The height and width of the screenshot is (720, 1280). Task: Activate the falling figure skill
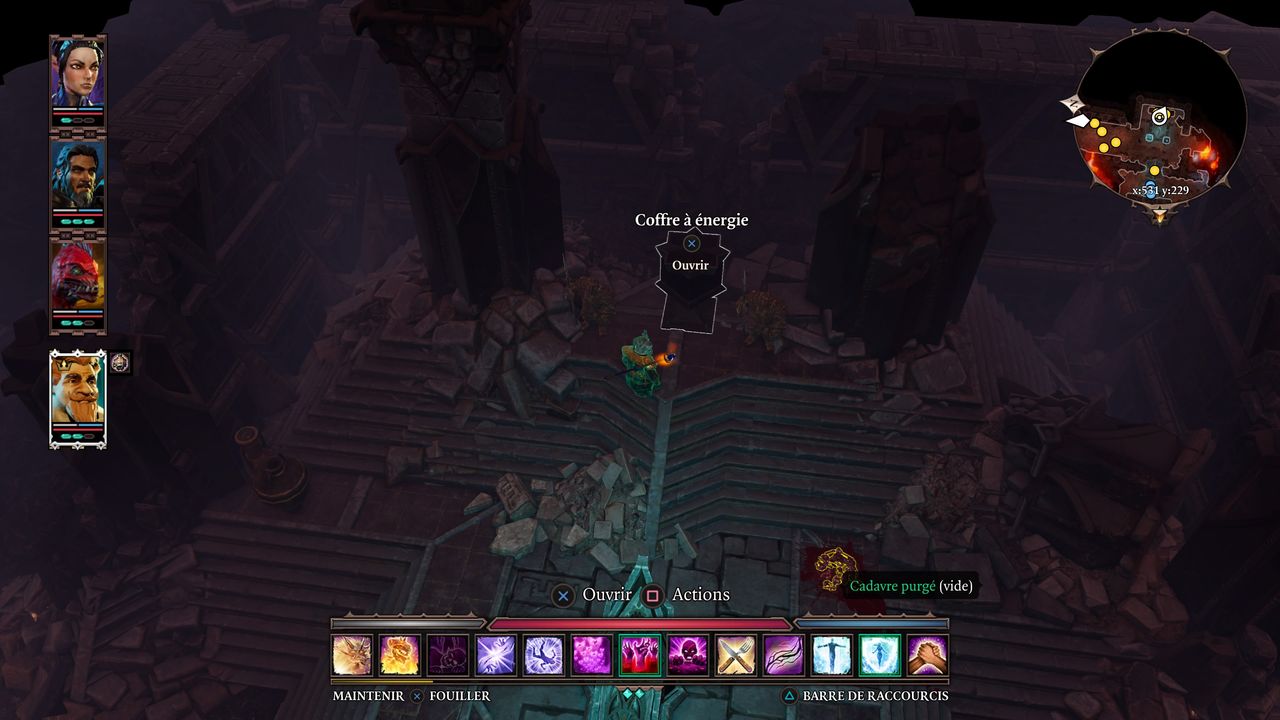(x=544, y=655)
